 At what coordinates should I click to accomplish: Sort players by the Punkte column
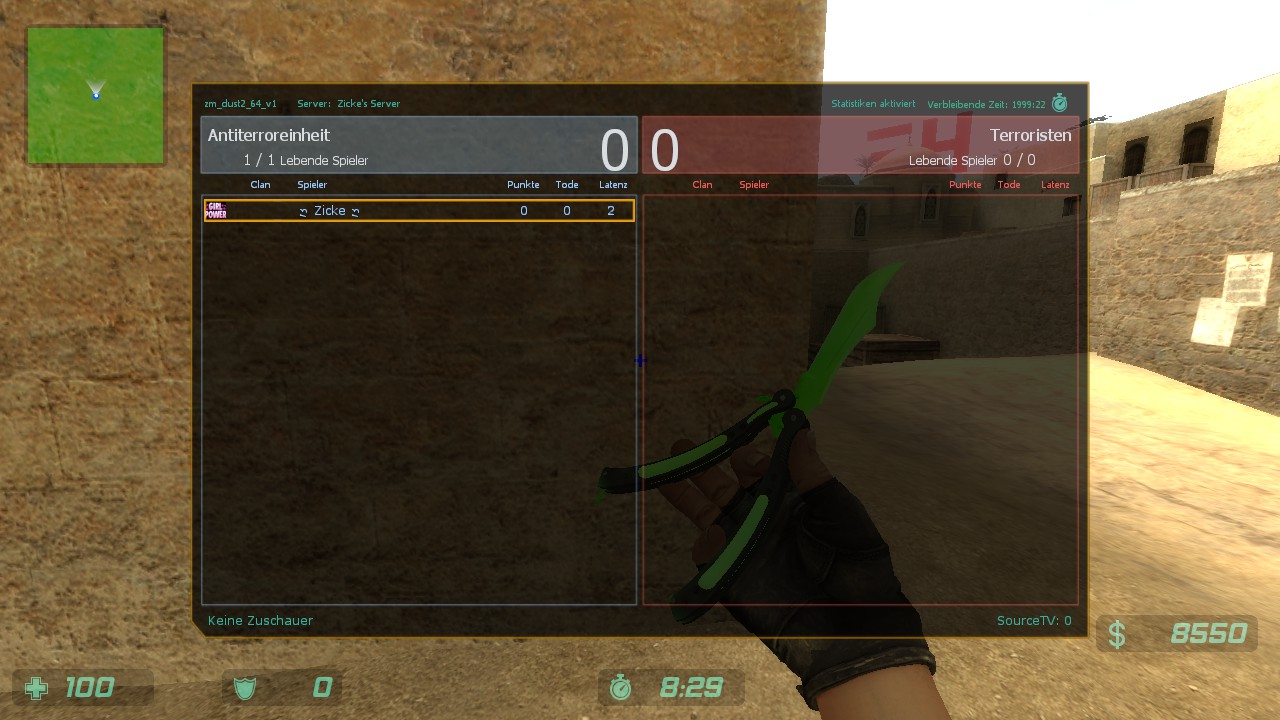[523, 184]
